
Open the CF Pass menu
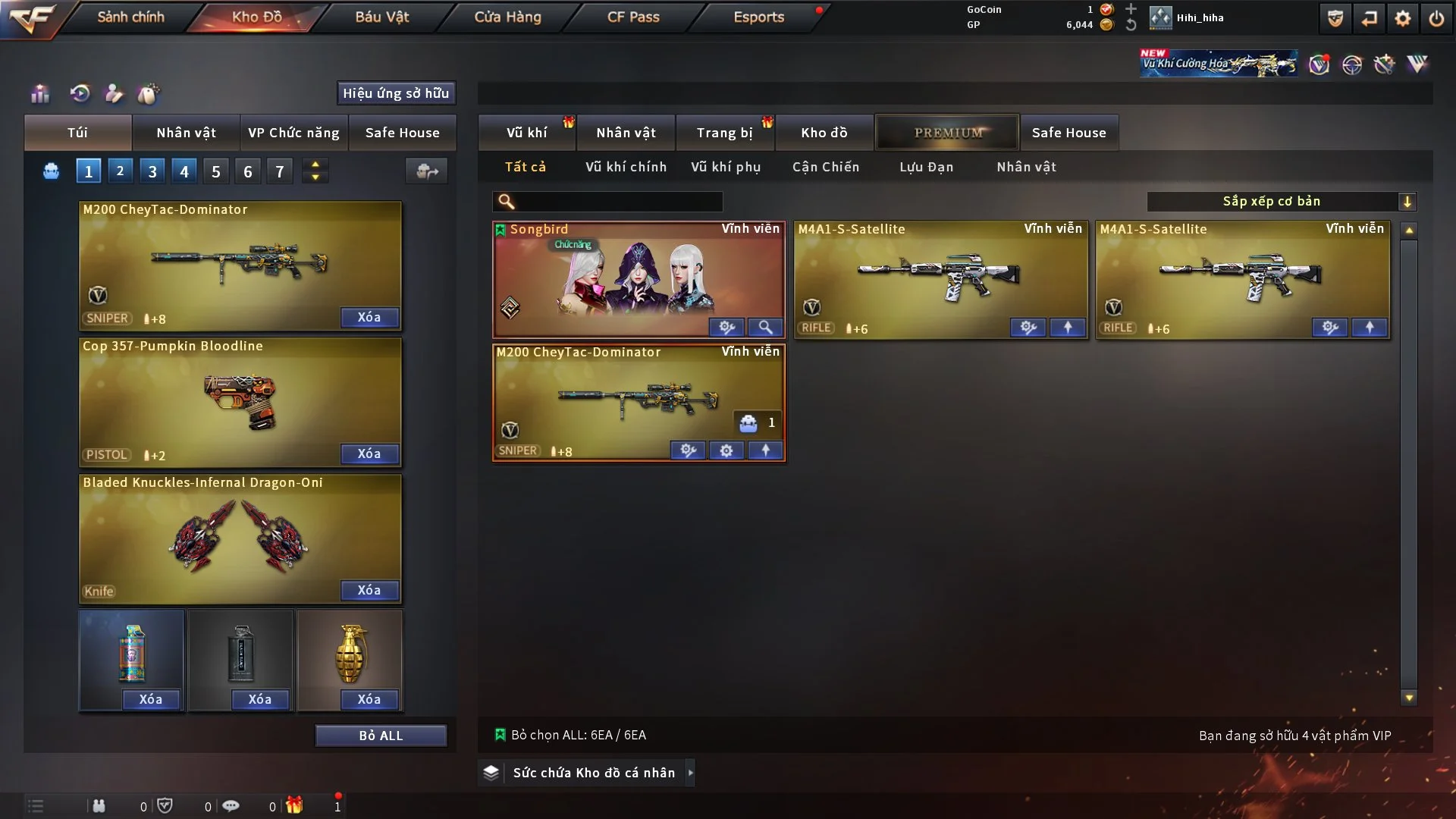[633, 17]
